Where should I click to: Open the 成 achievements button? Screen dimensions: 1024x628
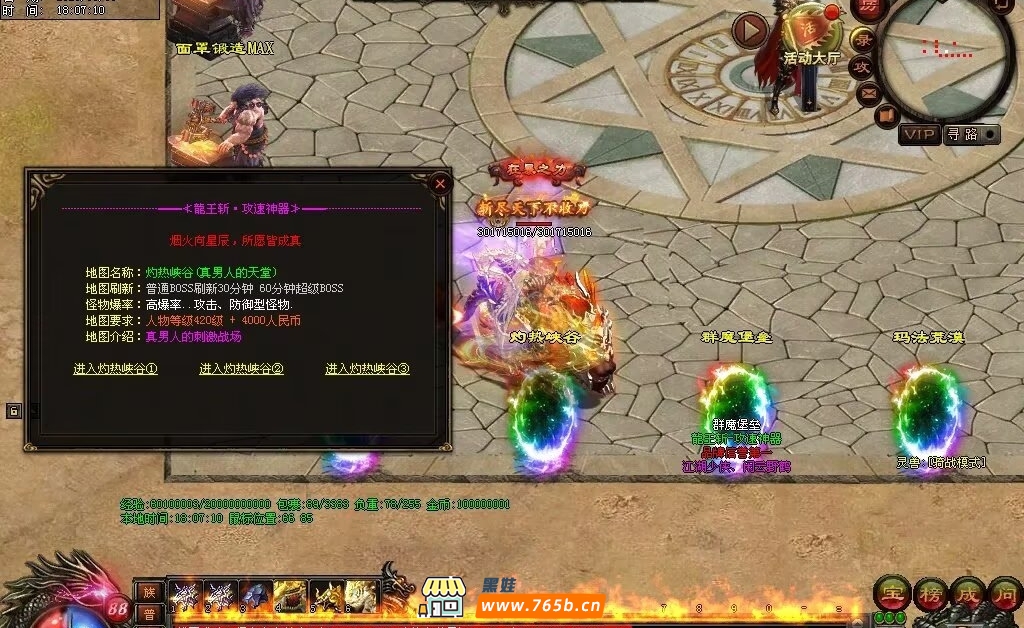pyautogui.click(x=967, y=594)
